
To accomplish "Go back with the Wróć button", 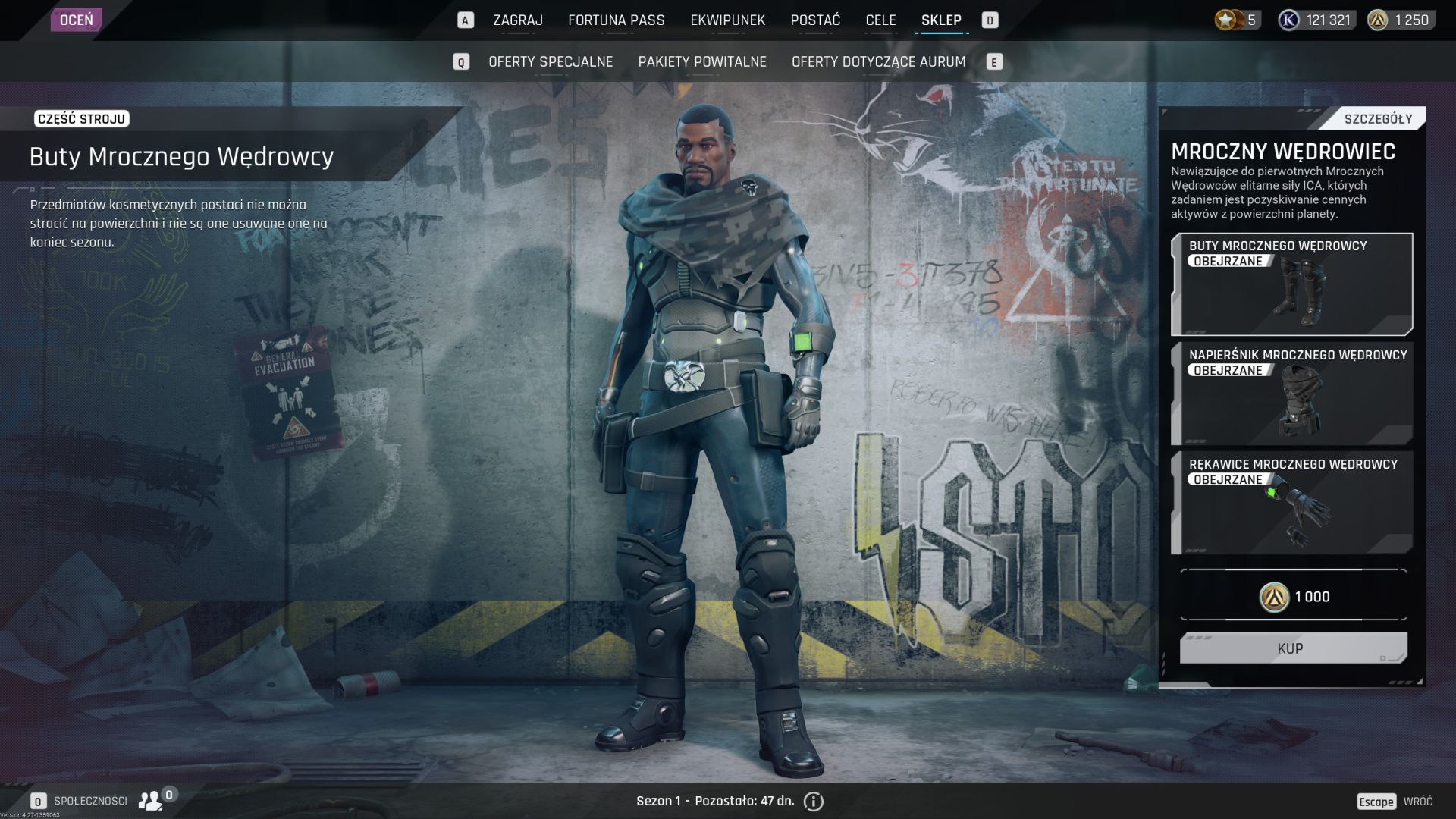I will tap(1417, 802).
